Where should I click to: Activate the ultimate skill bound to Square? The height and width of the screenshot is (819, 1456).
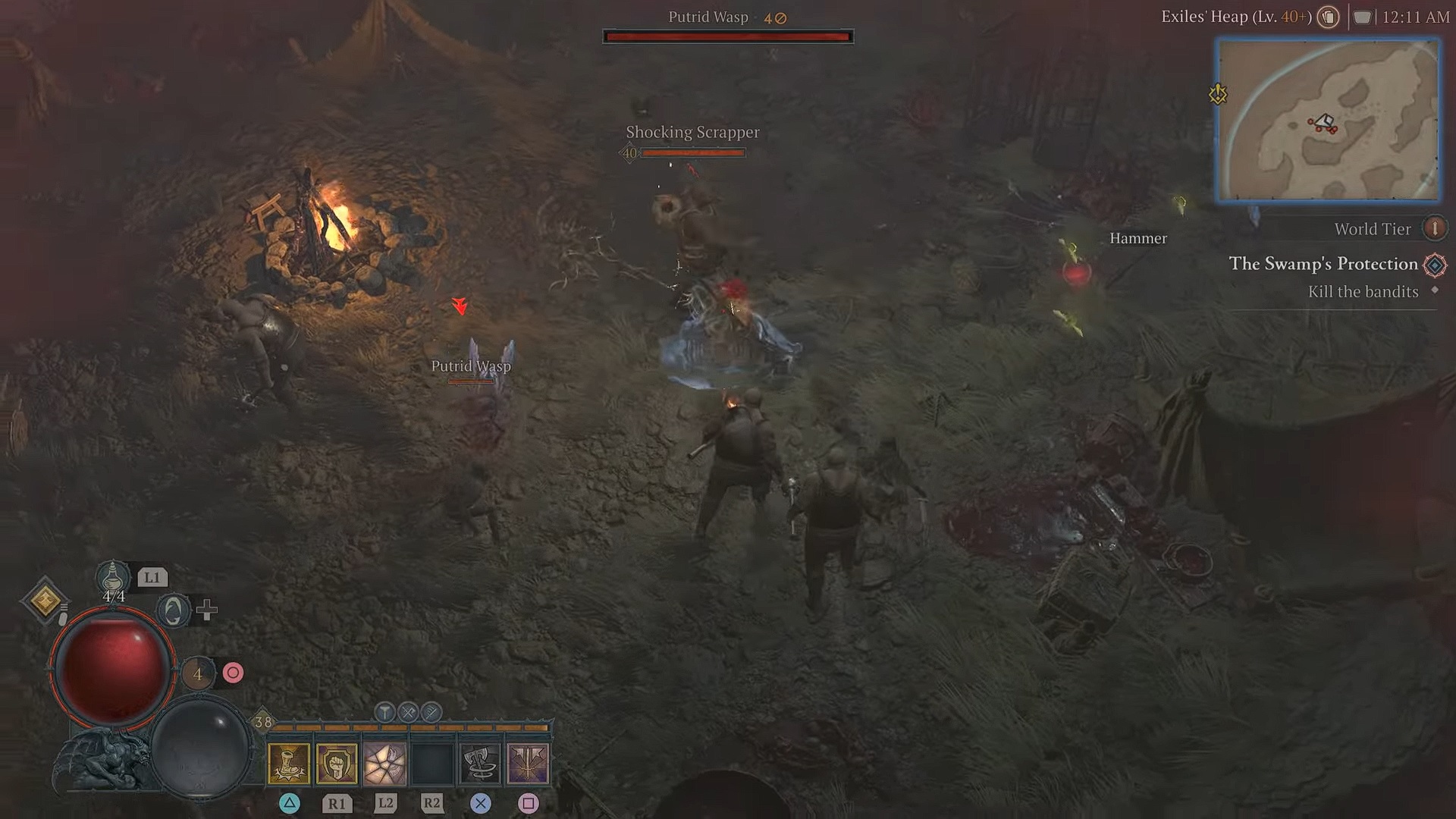coord(529,763)
